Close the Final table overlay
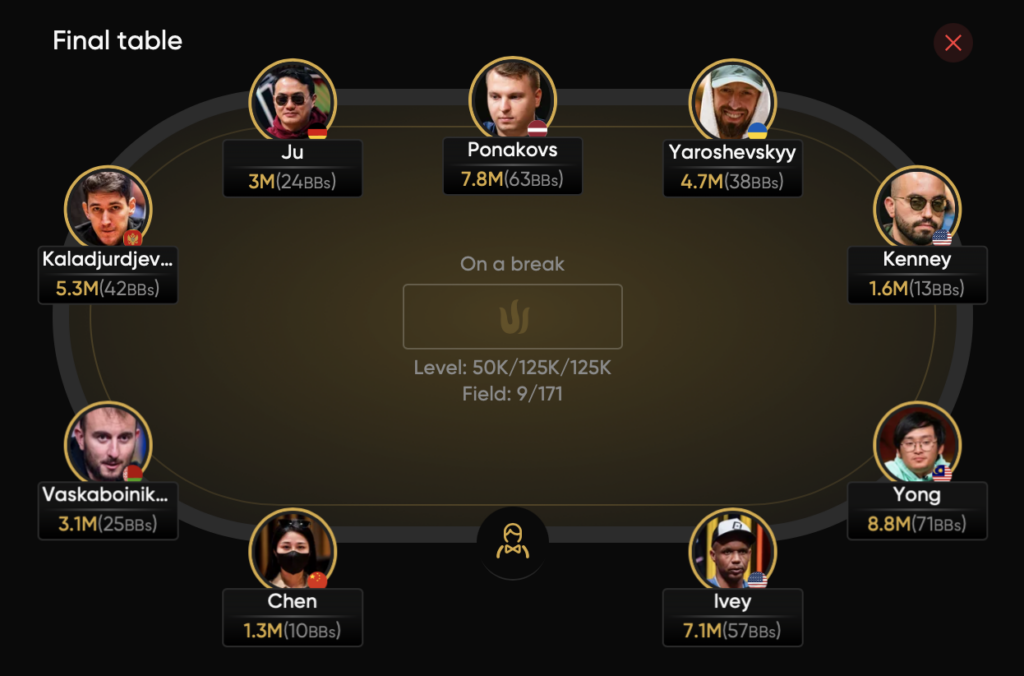This screenshot has width=1024, height=676. click(x=953, y=43)
